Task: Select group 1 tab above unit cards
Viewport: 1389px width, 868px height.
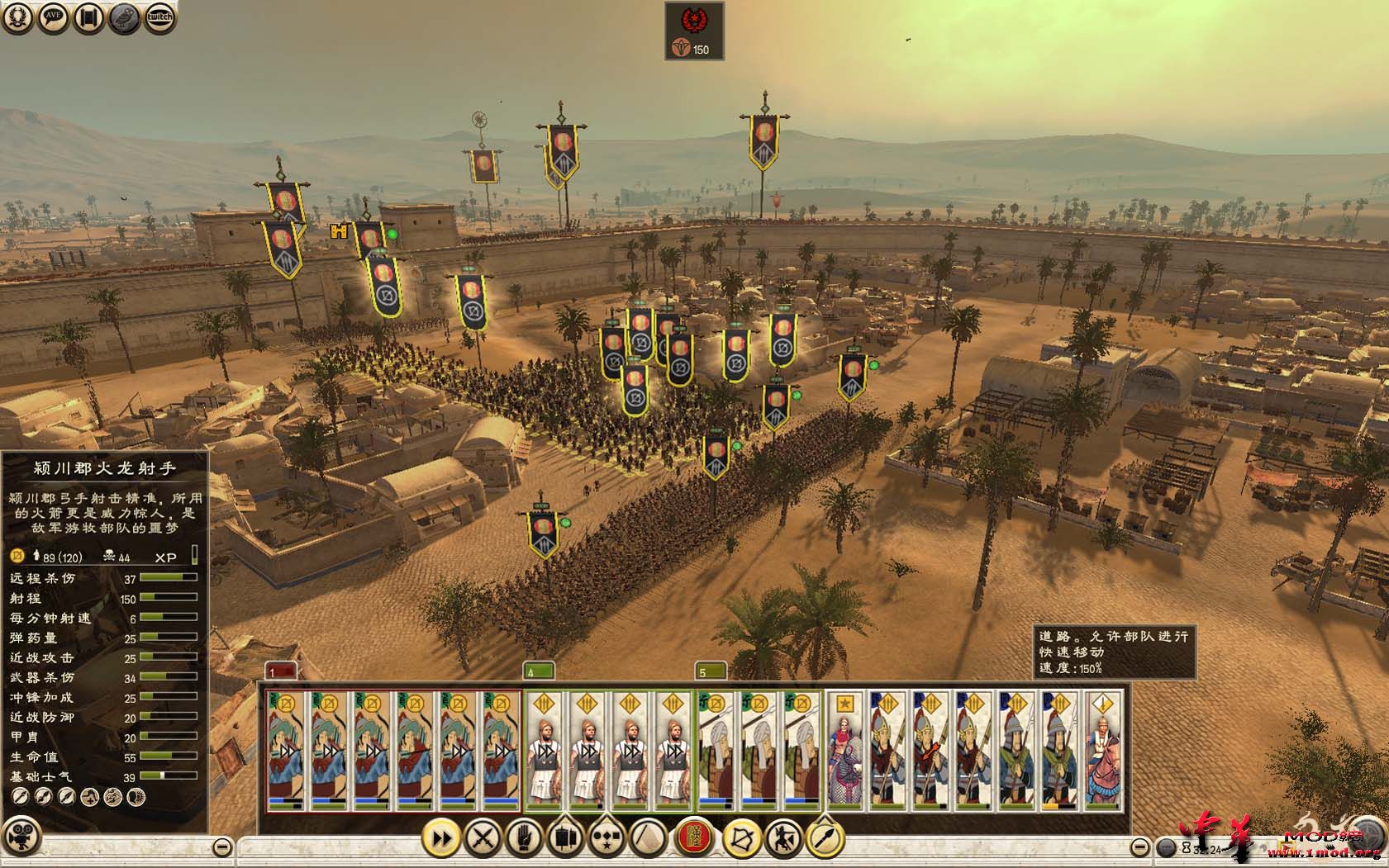Action: pos(280,671)
